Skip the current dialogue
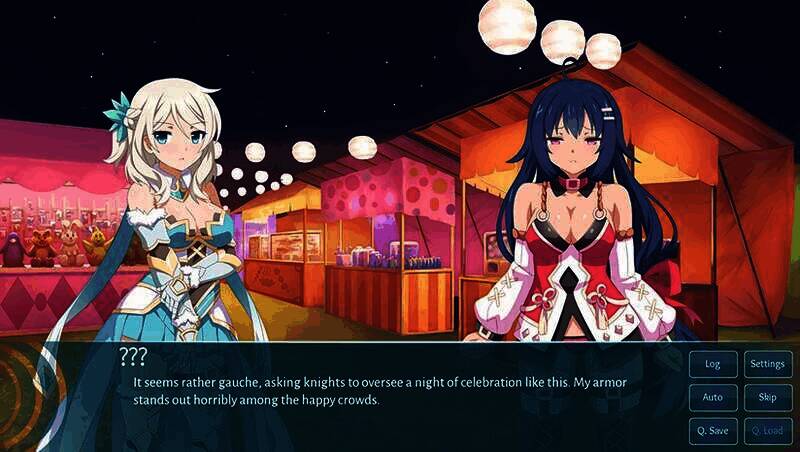 (768, 397)
